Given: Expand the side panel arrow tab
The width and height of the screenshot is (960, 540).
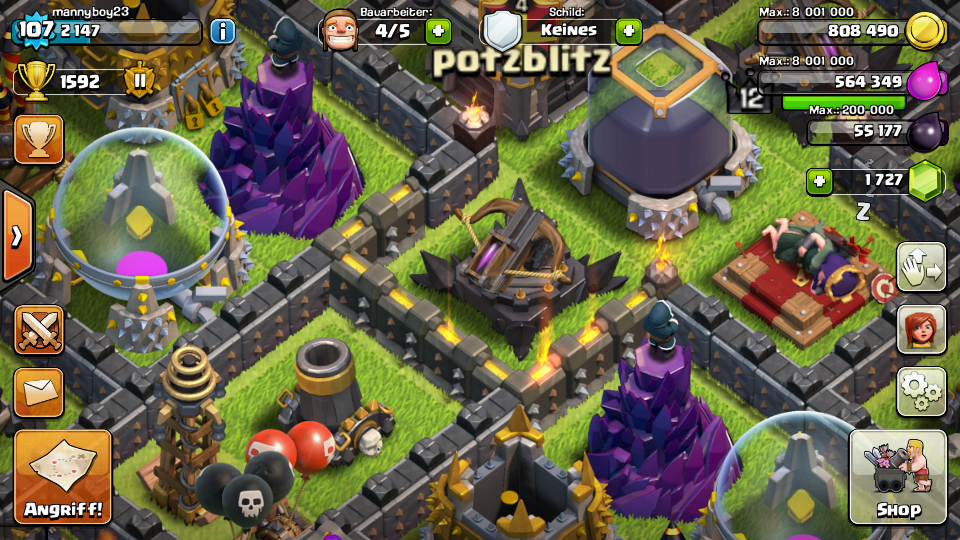Looking at the screenshot, I should click(16, 236).
